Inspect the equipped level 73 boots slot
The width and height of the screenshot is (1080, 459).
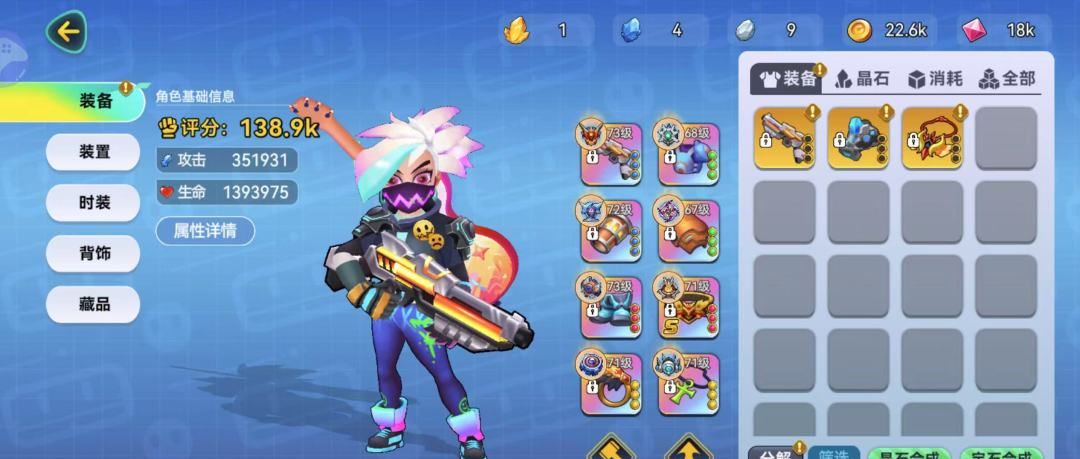[x=611, y=307]
